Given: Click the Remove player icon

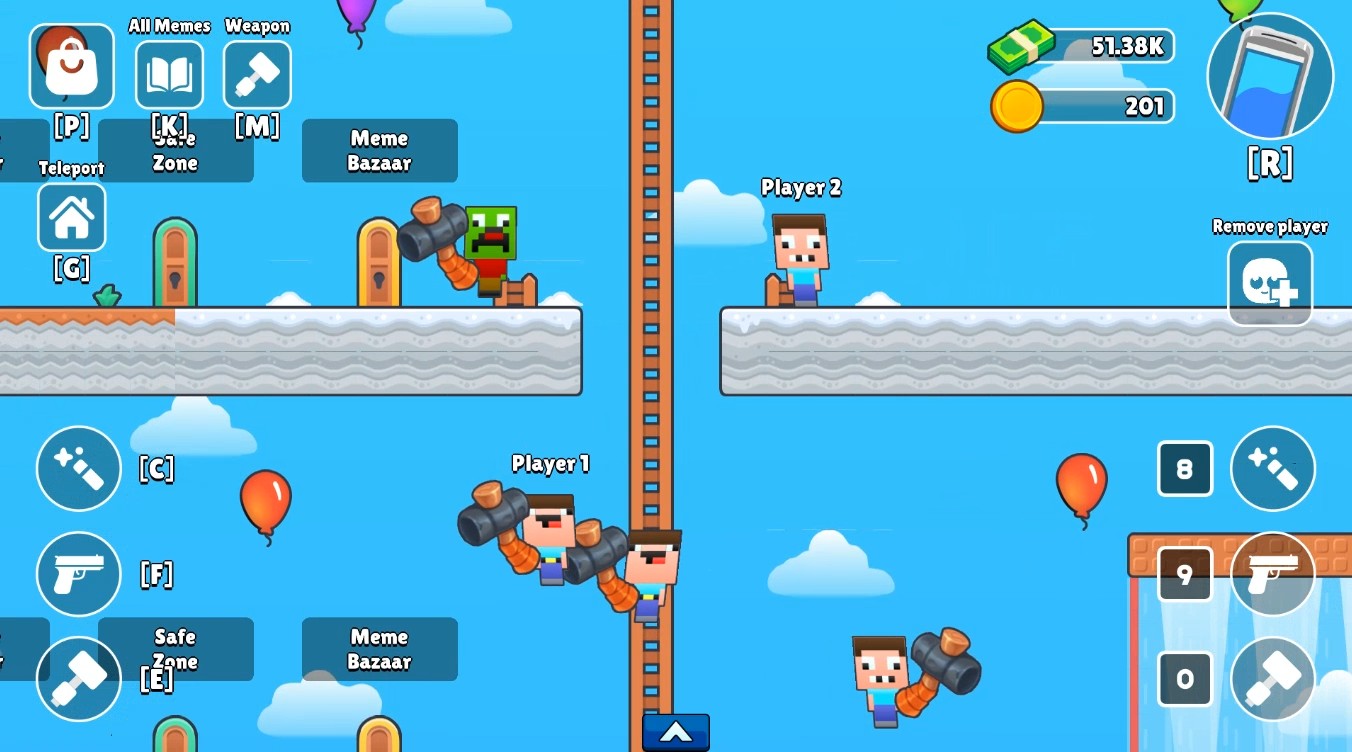Looking at the screenshot, I should pyautogui.click(x=1270, y=283).
